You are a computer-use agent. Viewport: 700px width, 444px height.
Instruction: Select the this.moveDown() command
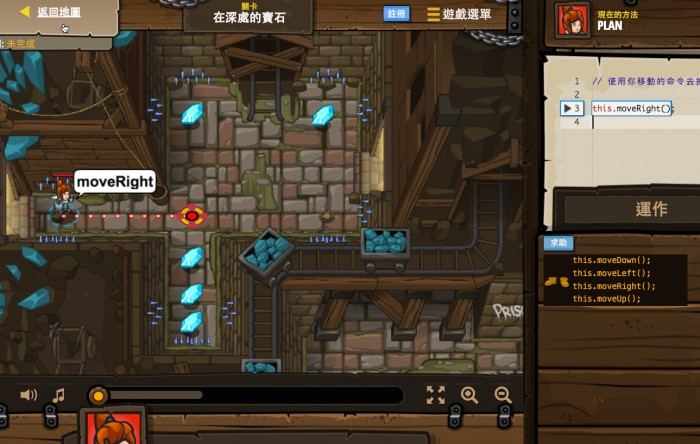click(x=611, y=260)
